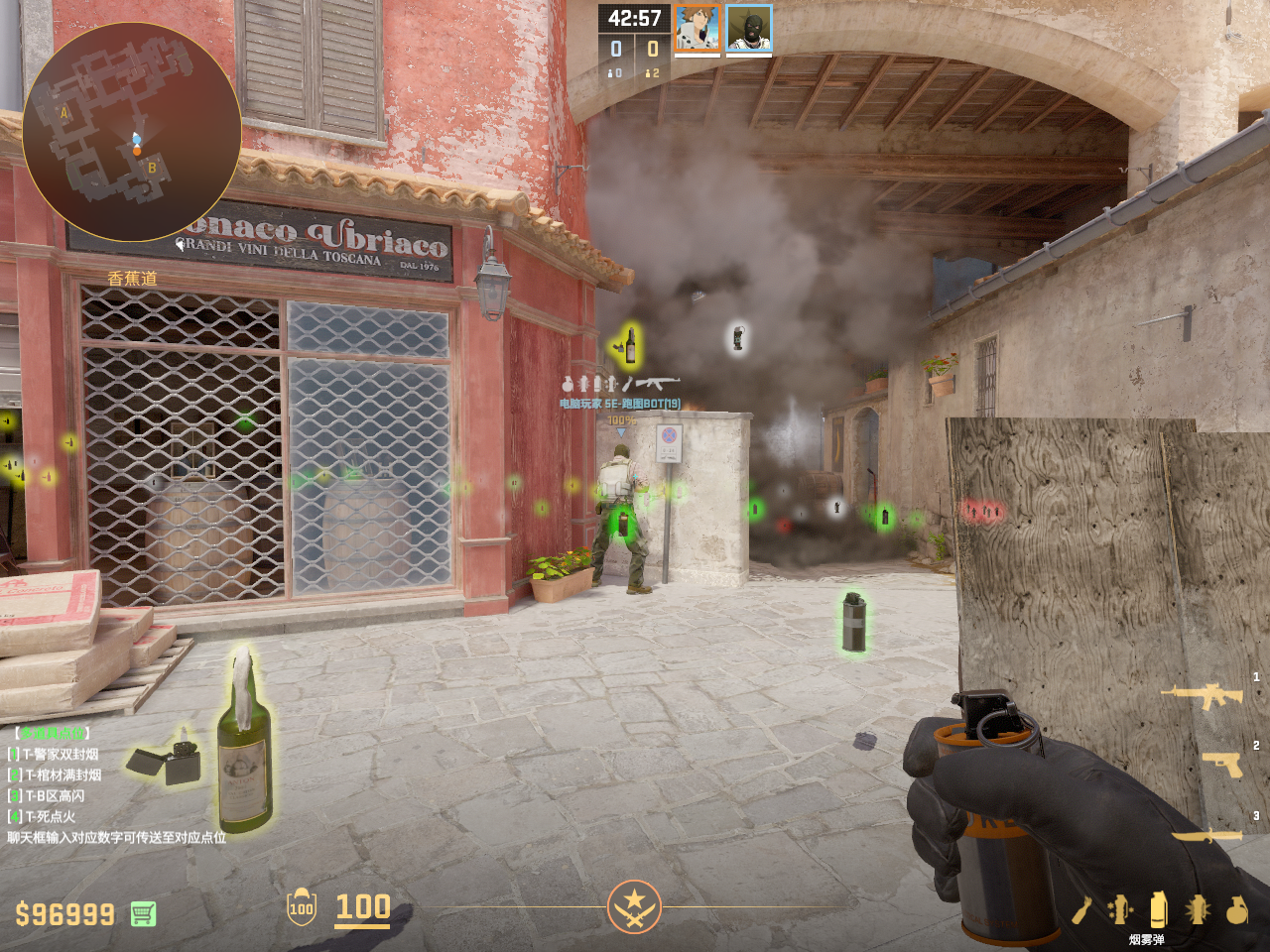Switch to the rifle in slot 1
1270x952 pixels.
[1203, 695]
